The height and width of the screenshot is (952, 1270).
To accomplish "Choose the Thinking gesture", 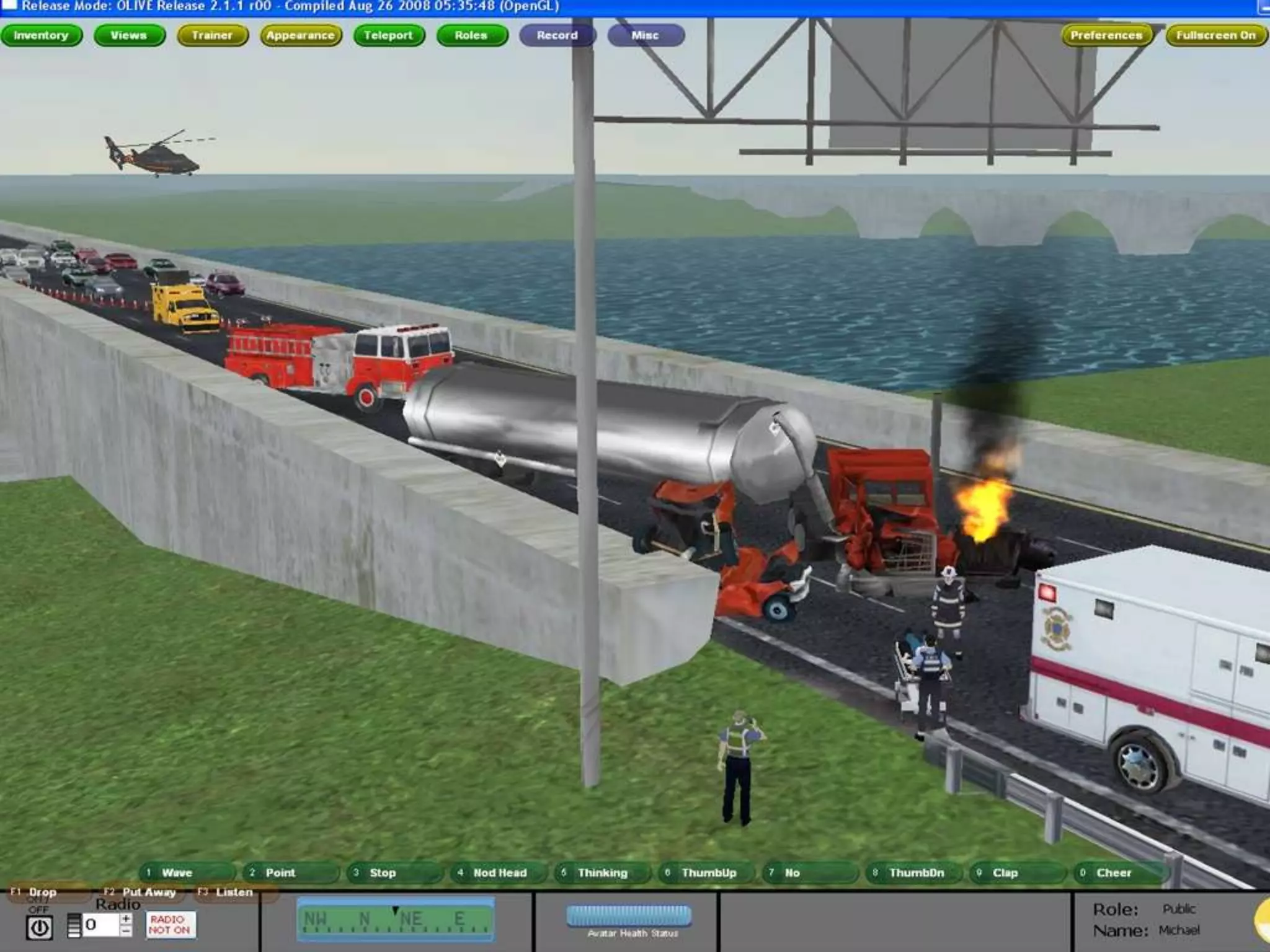I will coord(602,873).
